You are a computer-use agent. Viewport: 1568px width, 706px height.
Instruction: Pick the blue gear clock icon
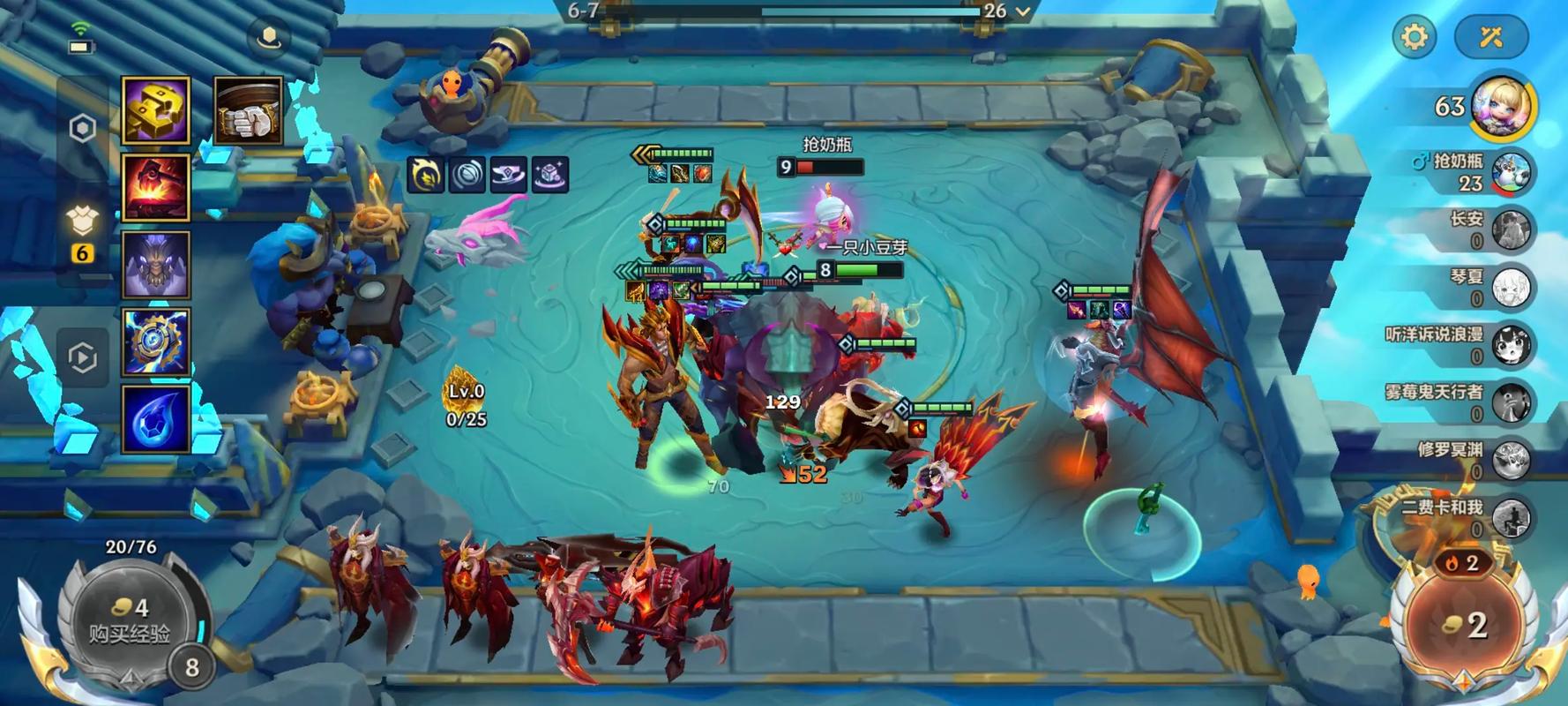tap(155, 341)
